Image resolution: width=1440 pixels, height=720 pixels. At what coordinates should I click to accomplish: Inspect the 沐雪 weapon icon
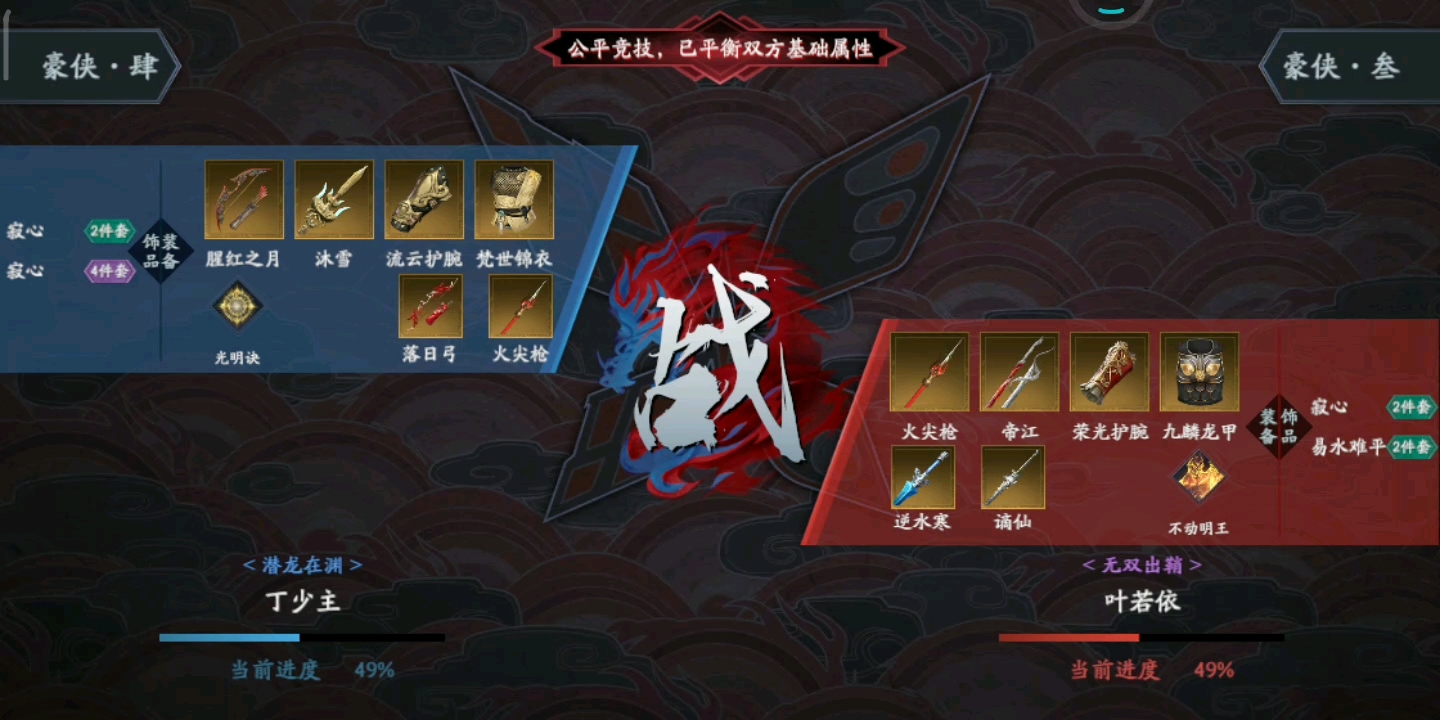[x=333, y=199]
